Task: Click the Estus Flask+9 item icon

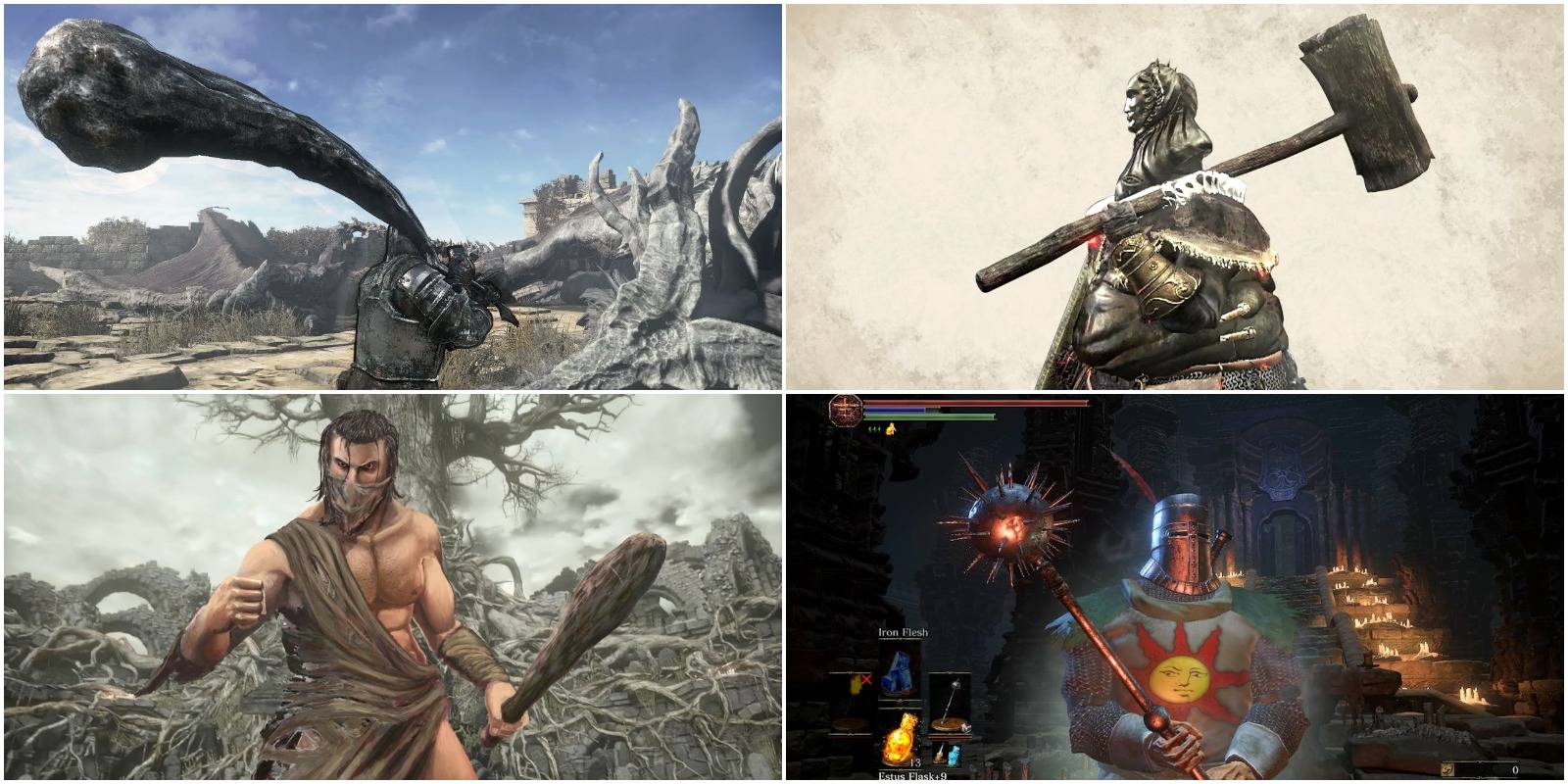Action: pyautogui.click(x=902, y=740)
